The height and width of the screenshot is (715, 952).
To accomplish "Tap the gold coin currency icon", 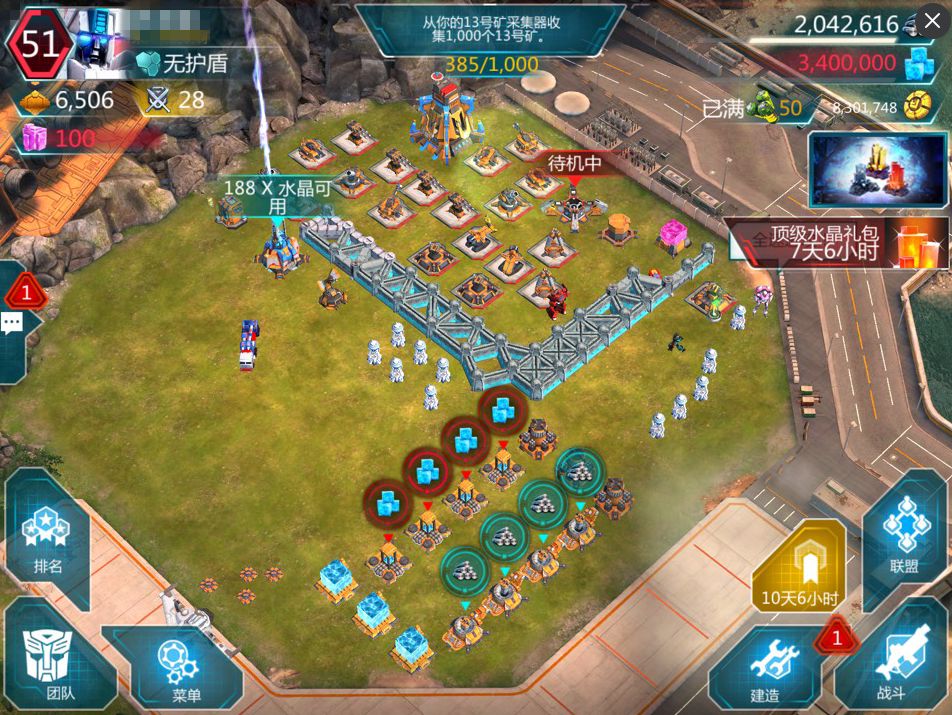I will click(x=917, y=107).
